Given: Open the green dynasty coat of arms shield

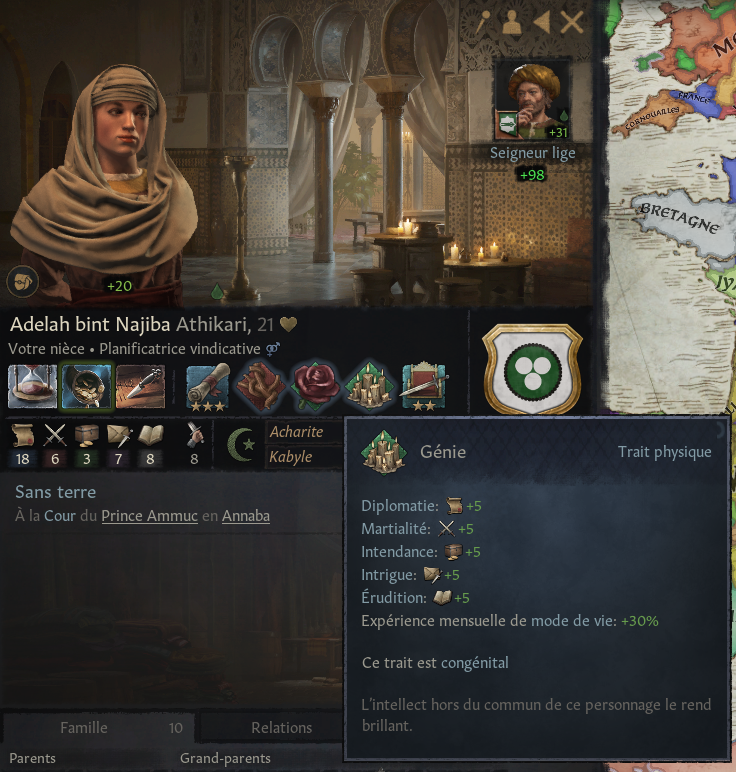Looking at the screenshot, I should (532, 368).
